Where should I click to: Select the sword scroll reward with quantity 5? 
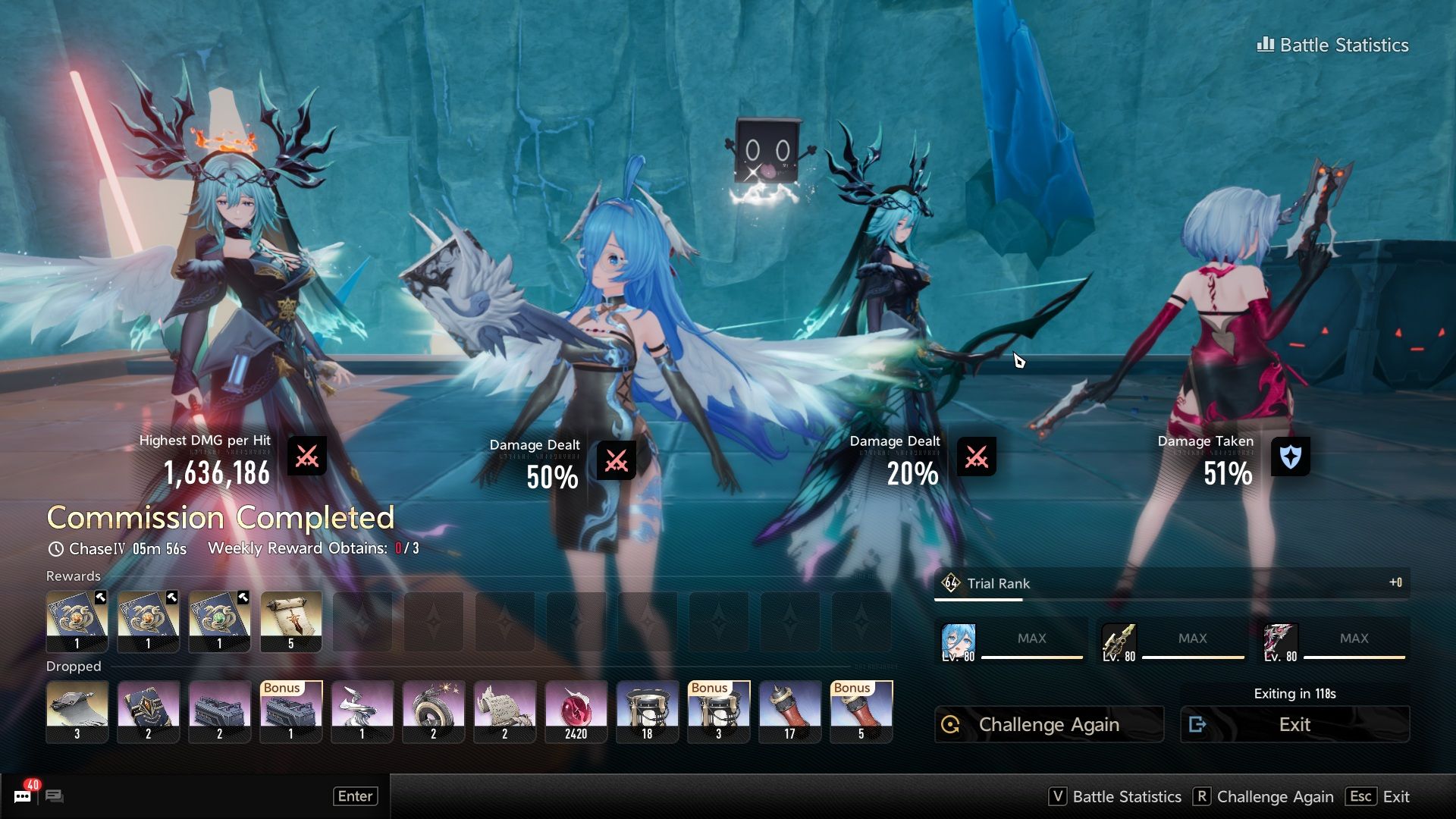point(291,622)
